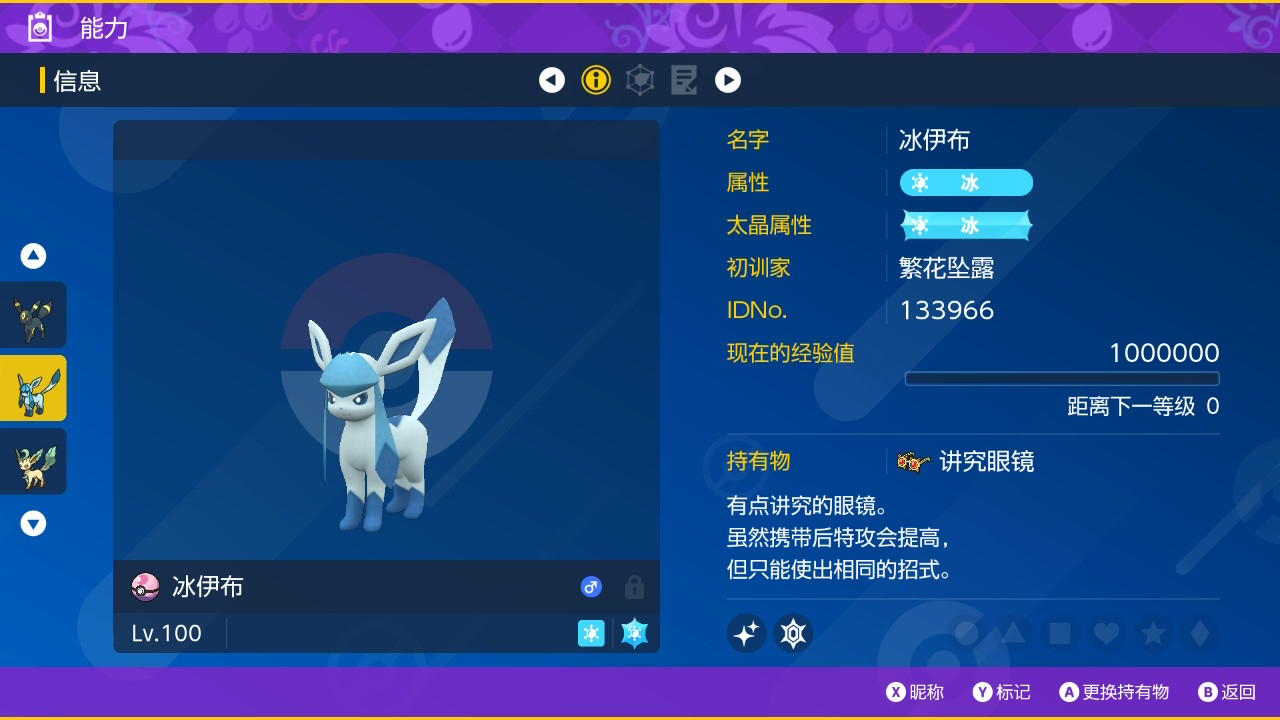Viewport: 1280px width, 720px height.
Task: Click 更换持有物 to change held item
Action: click(1113, 691)
